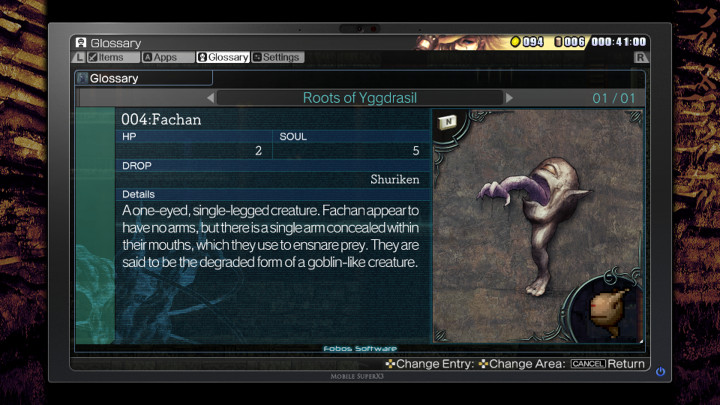The width and height of the screenshot is (720, 405).
Task: Select the 004:Fachan entry title
Action: point(161,120)
